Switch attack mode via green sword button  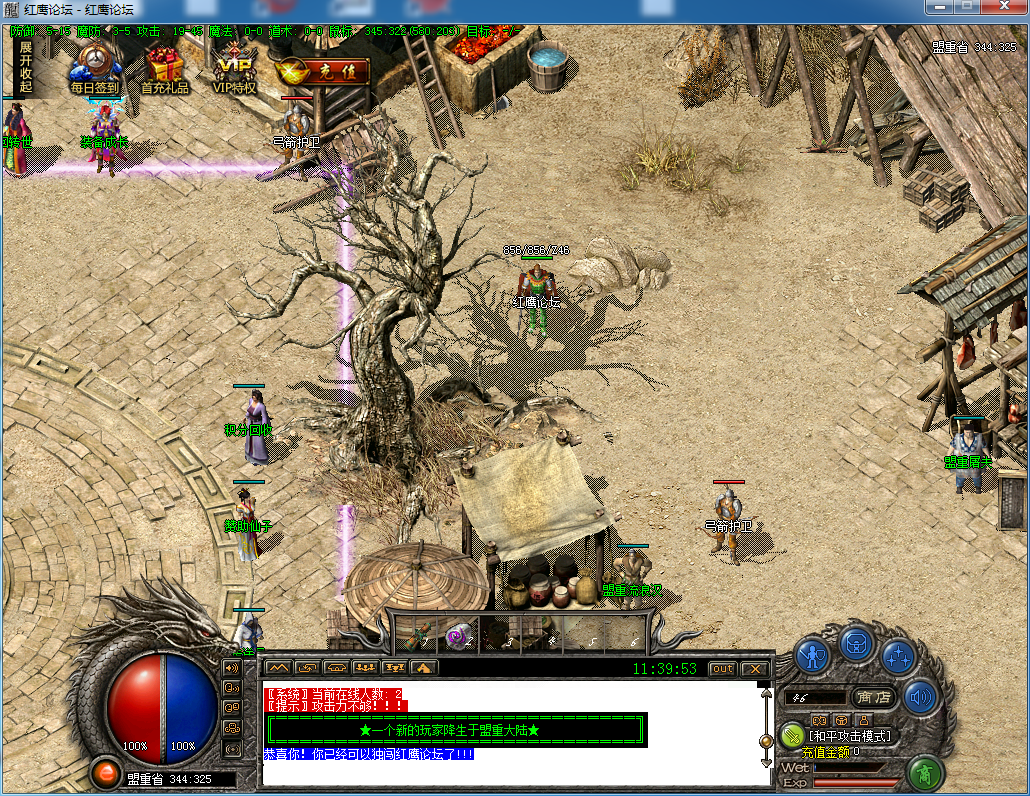pyautogui.click(x=792, y=736)
